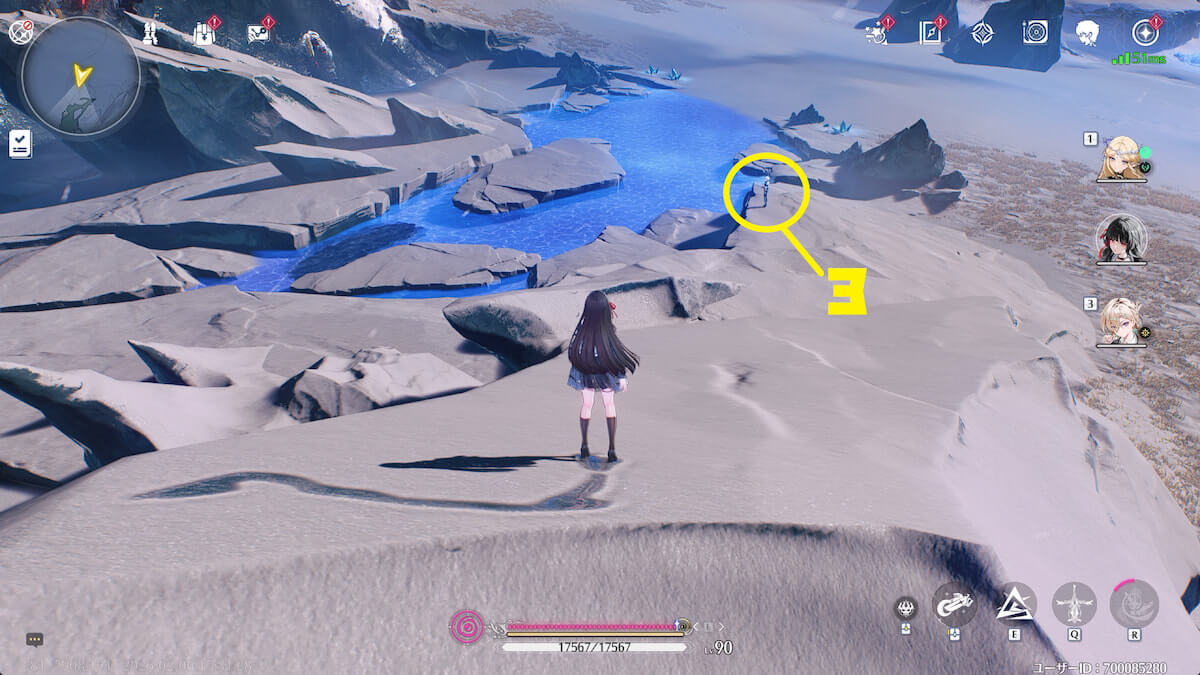Open the circled star menu icon

click(x=1144, y=33)
